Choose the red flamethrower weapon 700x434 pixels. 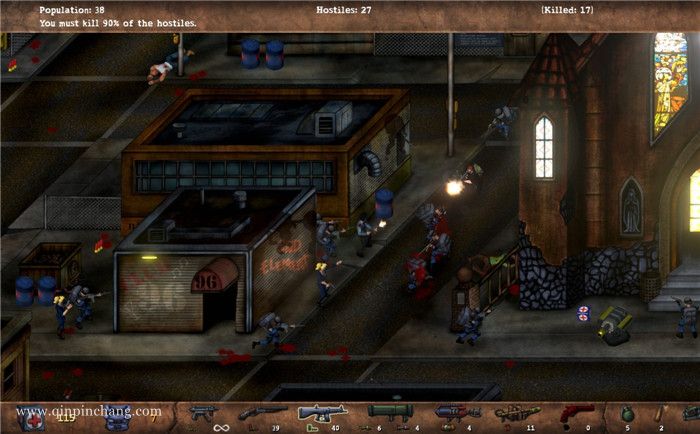tap(577, 412)
